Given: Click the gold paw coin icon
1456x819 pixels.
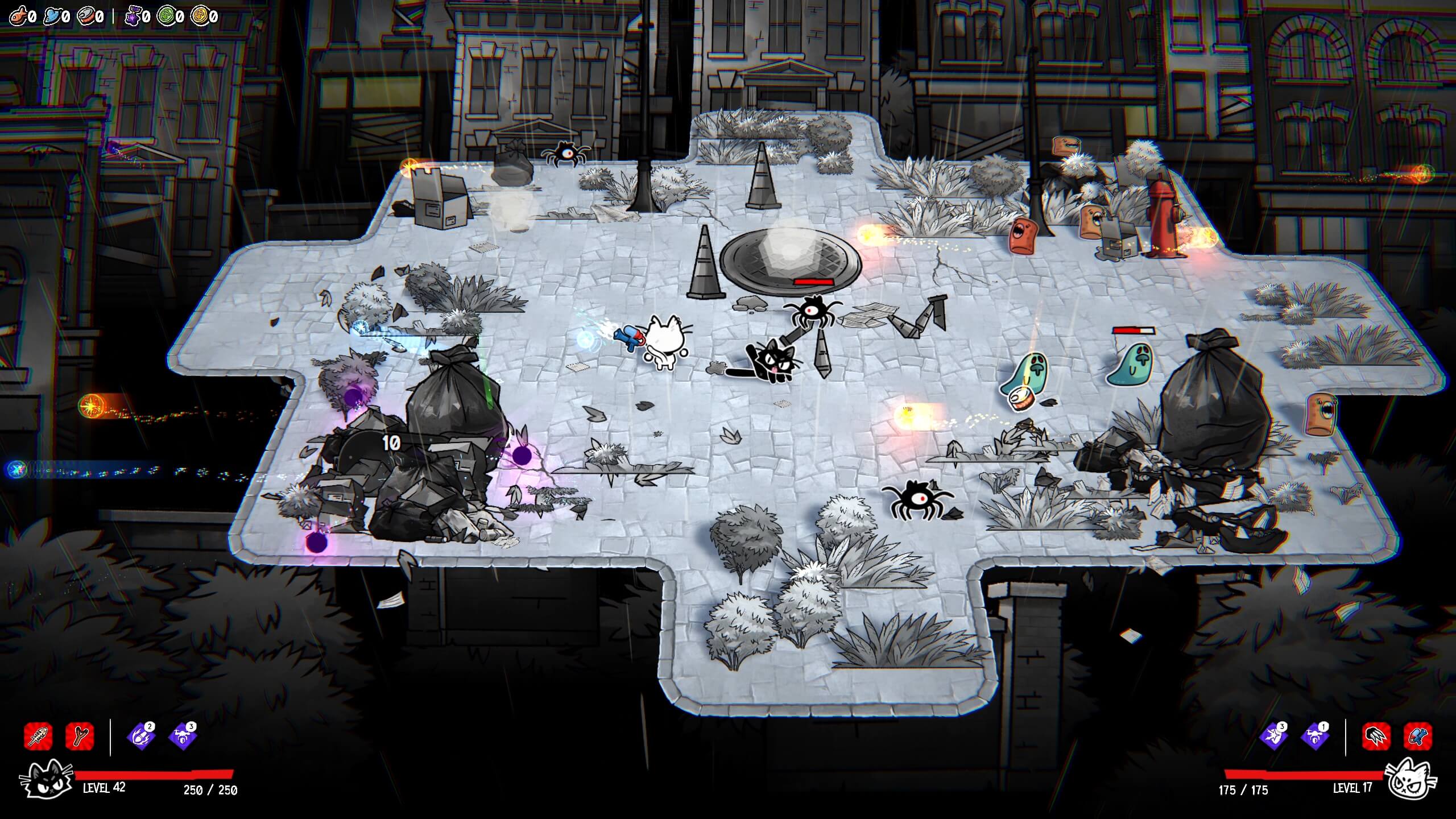Looking at the screenshot, I should point(200,15).
